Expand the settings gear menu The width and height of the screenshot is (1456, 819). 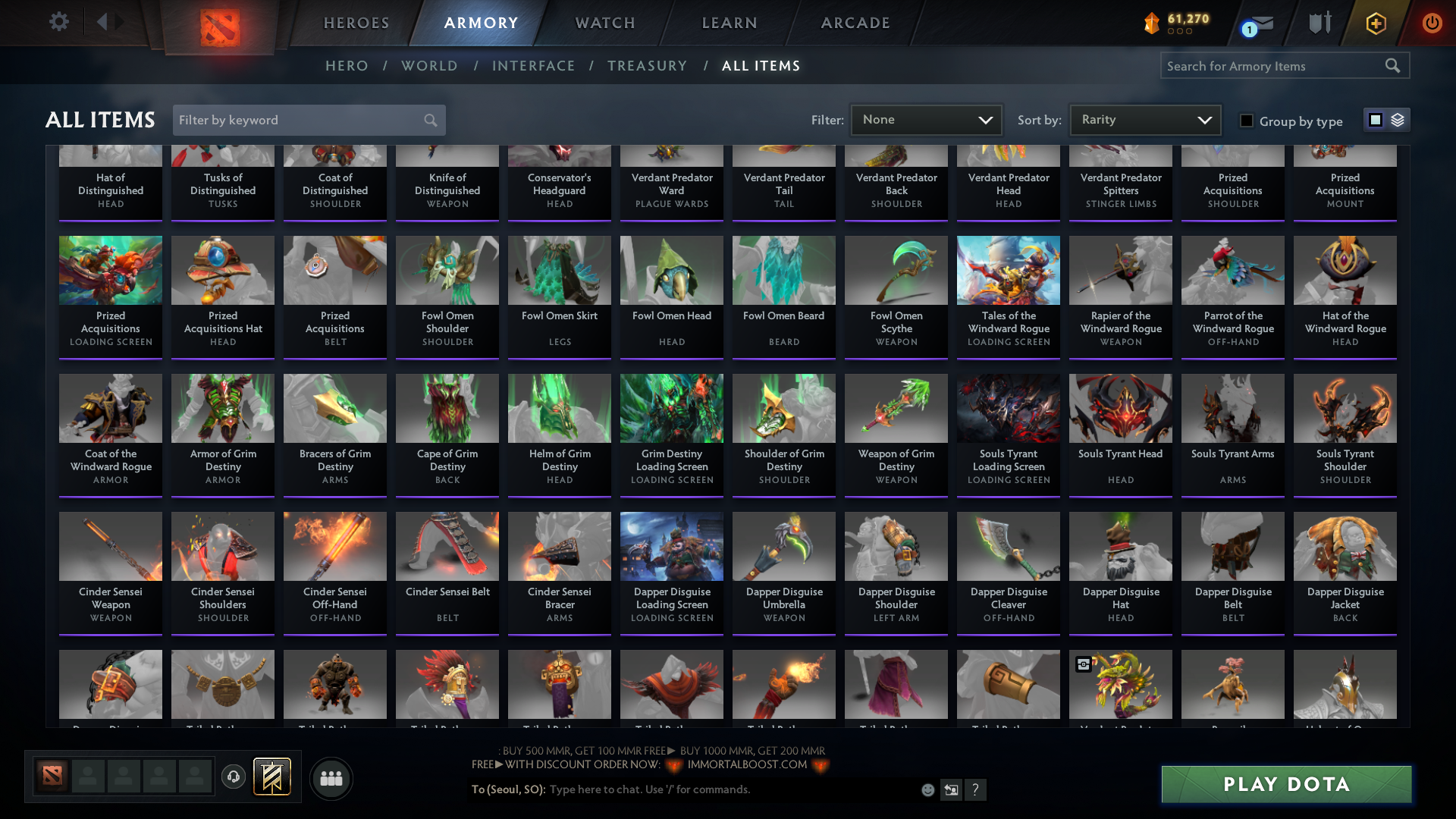(59, 23)
